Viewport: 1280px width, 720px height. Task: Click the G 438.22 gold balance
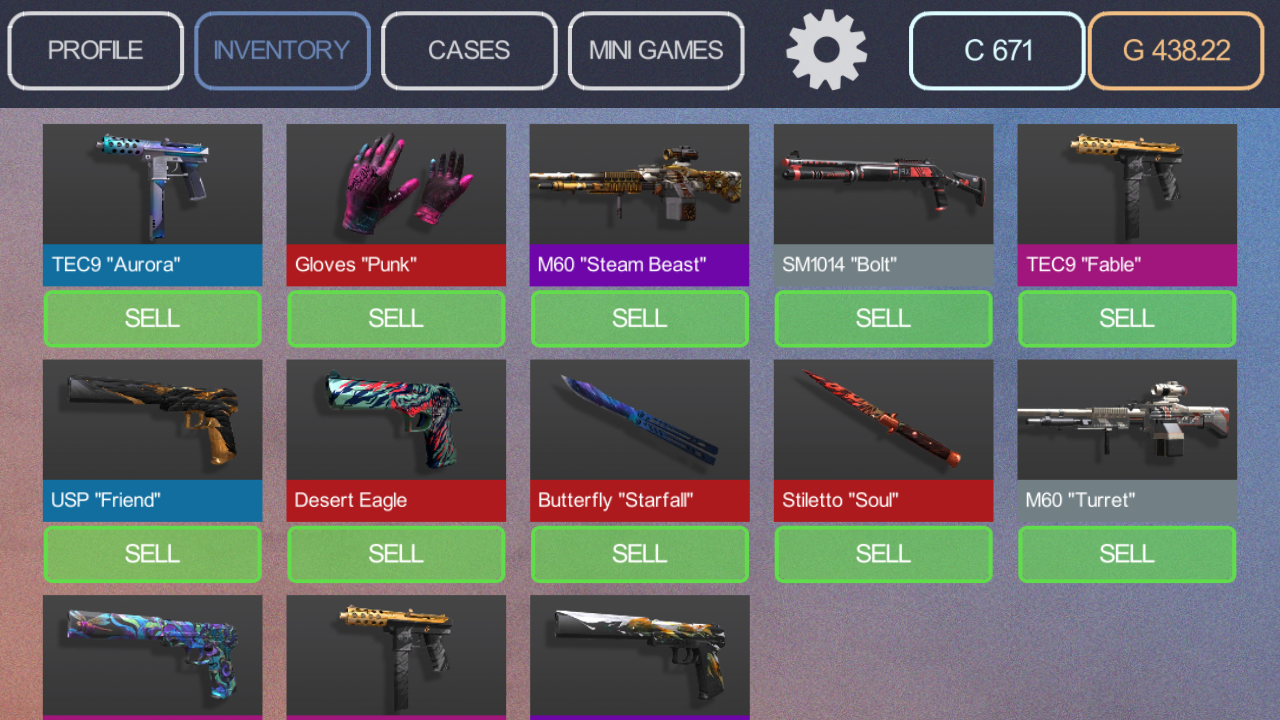point(1175,50)
